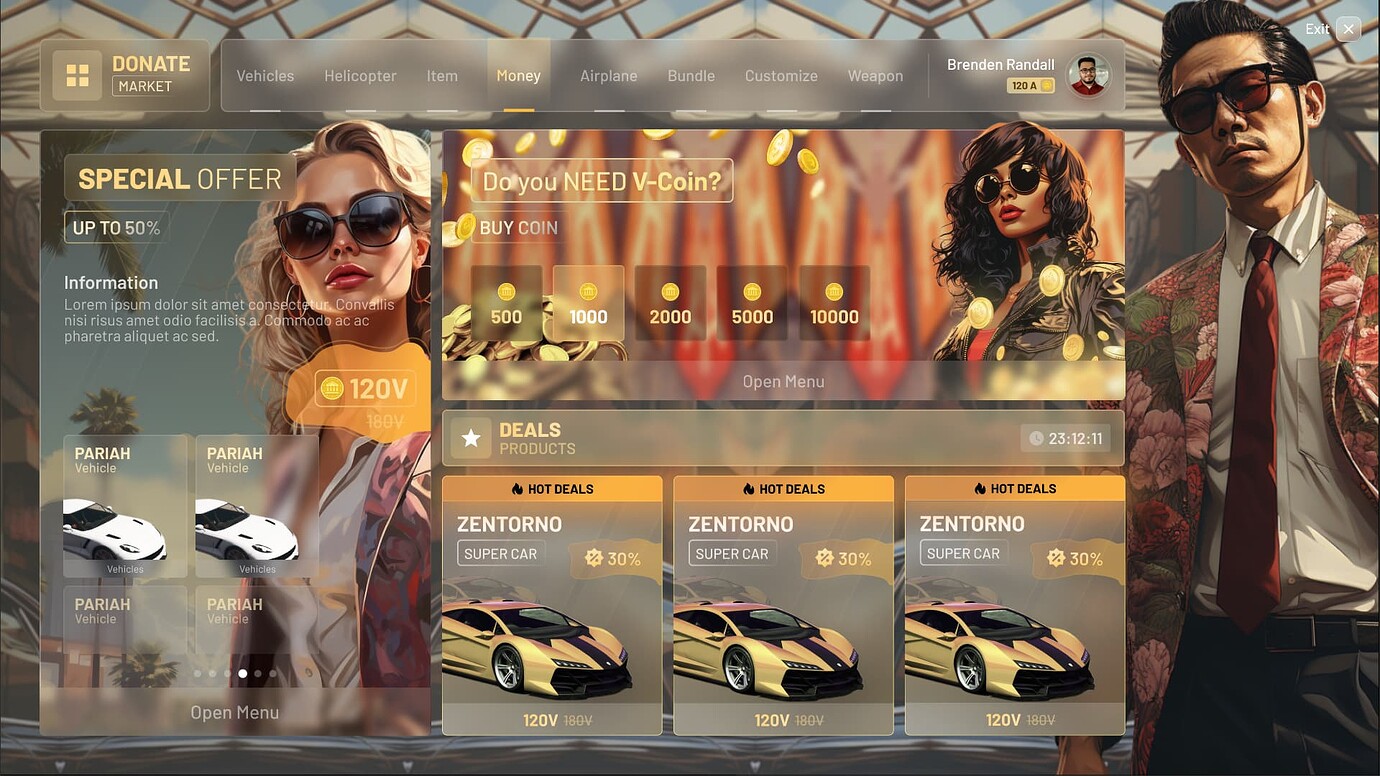Select the top-left PARIAH vehicle thumbnail

tap(124, 507)
